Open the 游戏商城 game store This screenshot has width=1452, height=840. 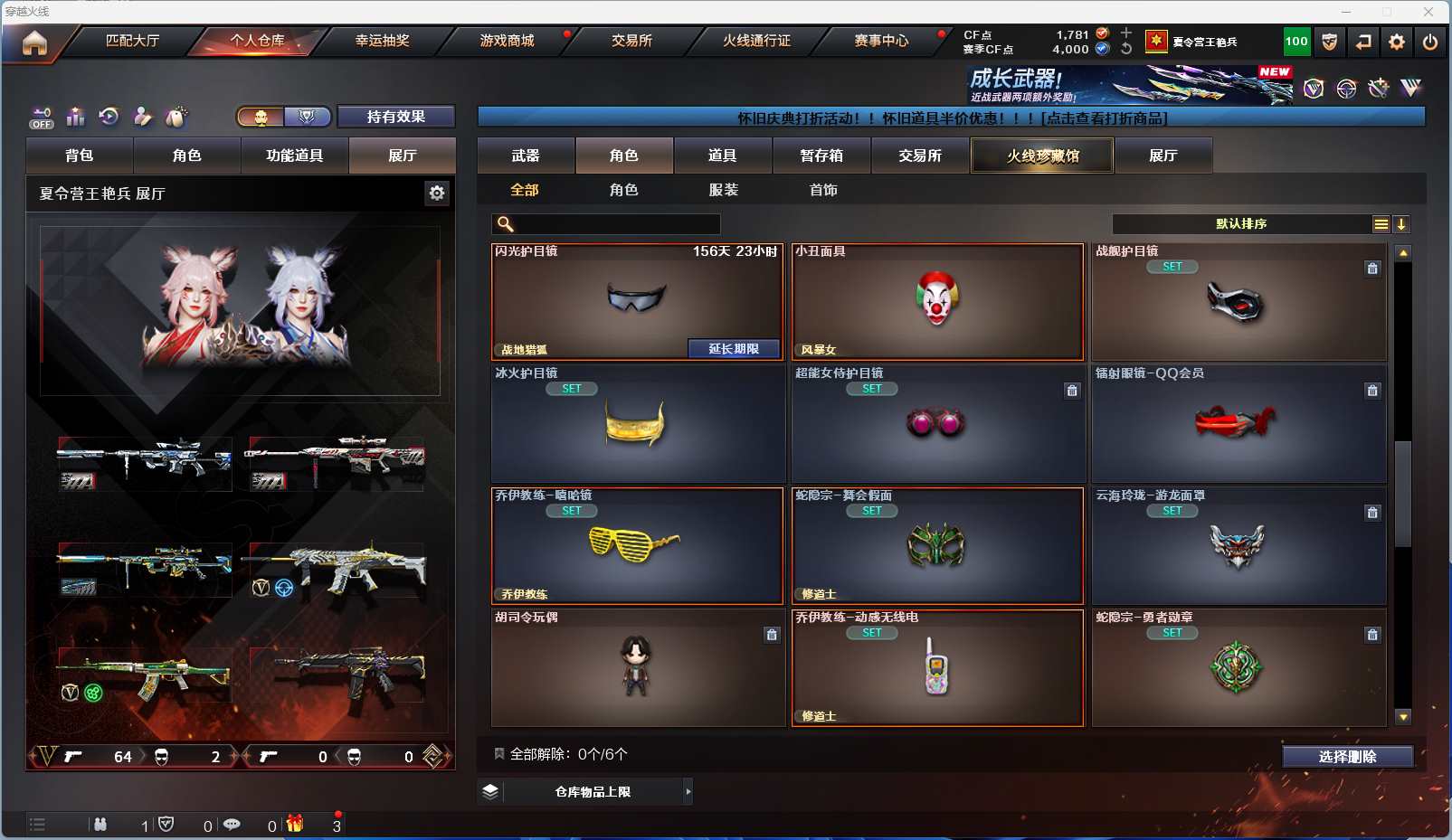507,41
